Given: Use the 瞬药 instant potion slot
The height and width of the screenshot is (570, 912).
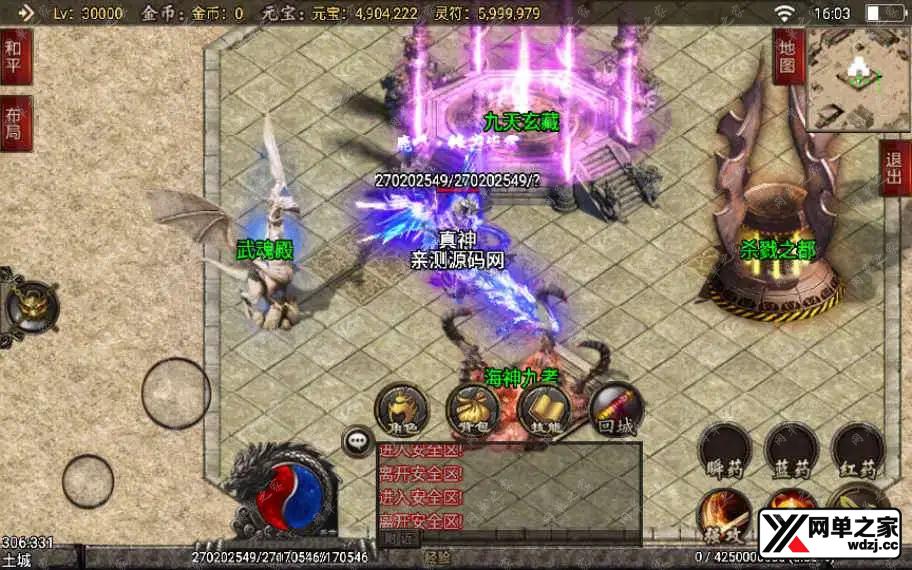Looking at the screenshot, I should coord(725,450).
